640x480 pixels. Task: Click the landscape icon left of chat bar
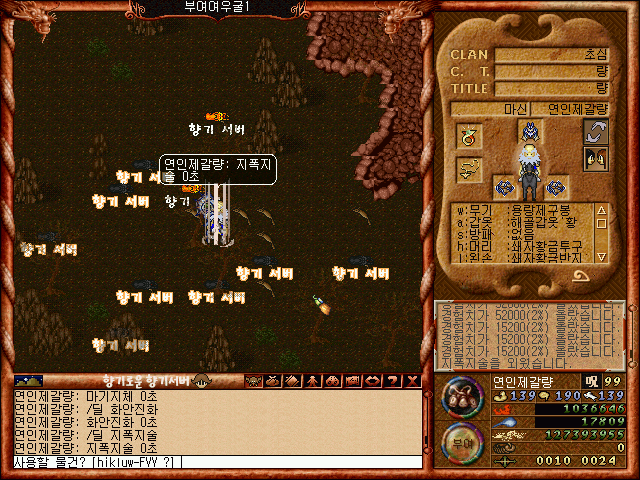tap(29, 381)
